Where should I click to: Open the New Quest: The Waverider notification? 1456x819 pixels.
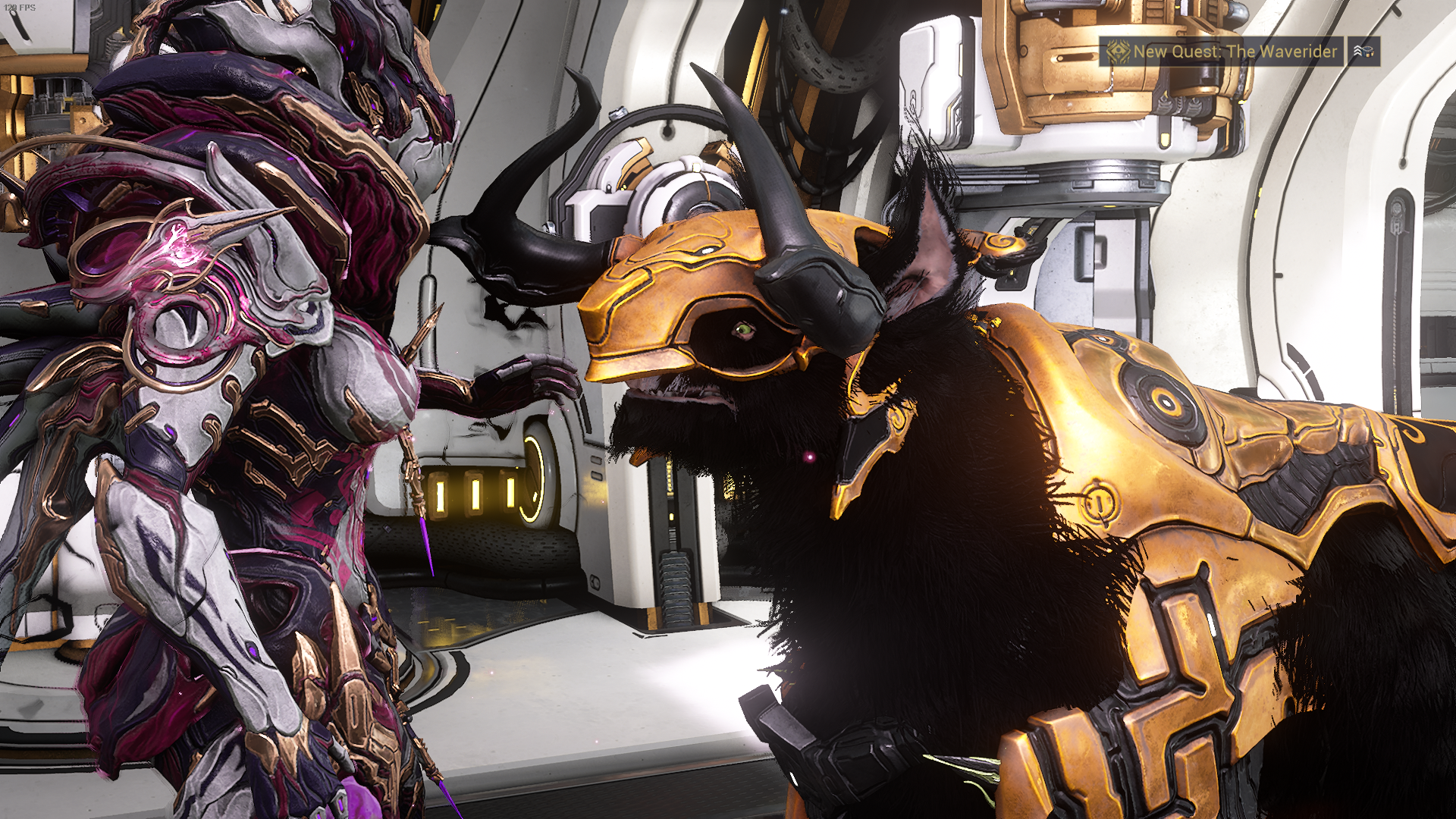coord(1221,52)
